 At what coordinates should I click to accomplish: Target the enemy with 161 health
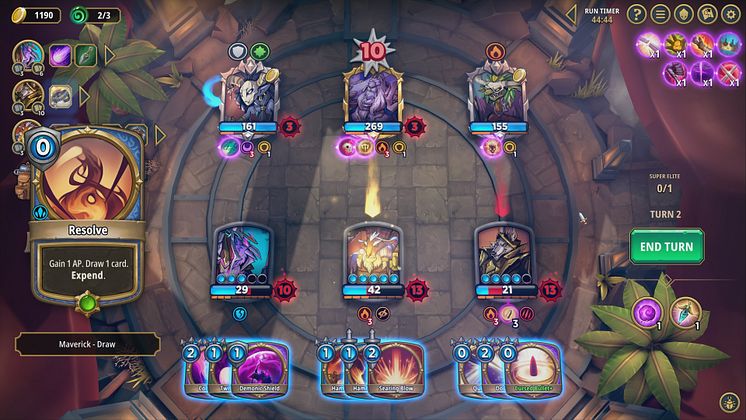(243, 92)
